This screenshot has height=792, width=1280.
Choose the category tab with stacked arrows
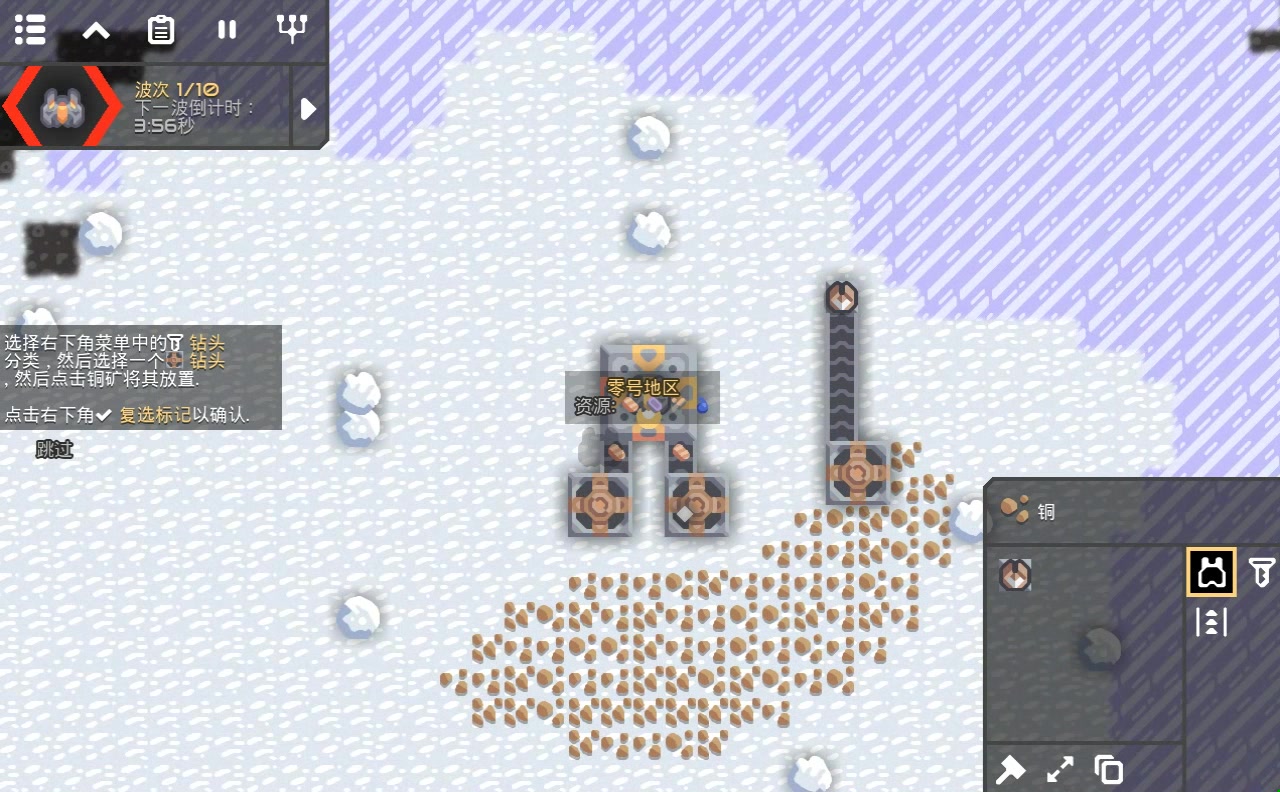point(1211,622)
